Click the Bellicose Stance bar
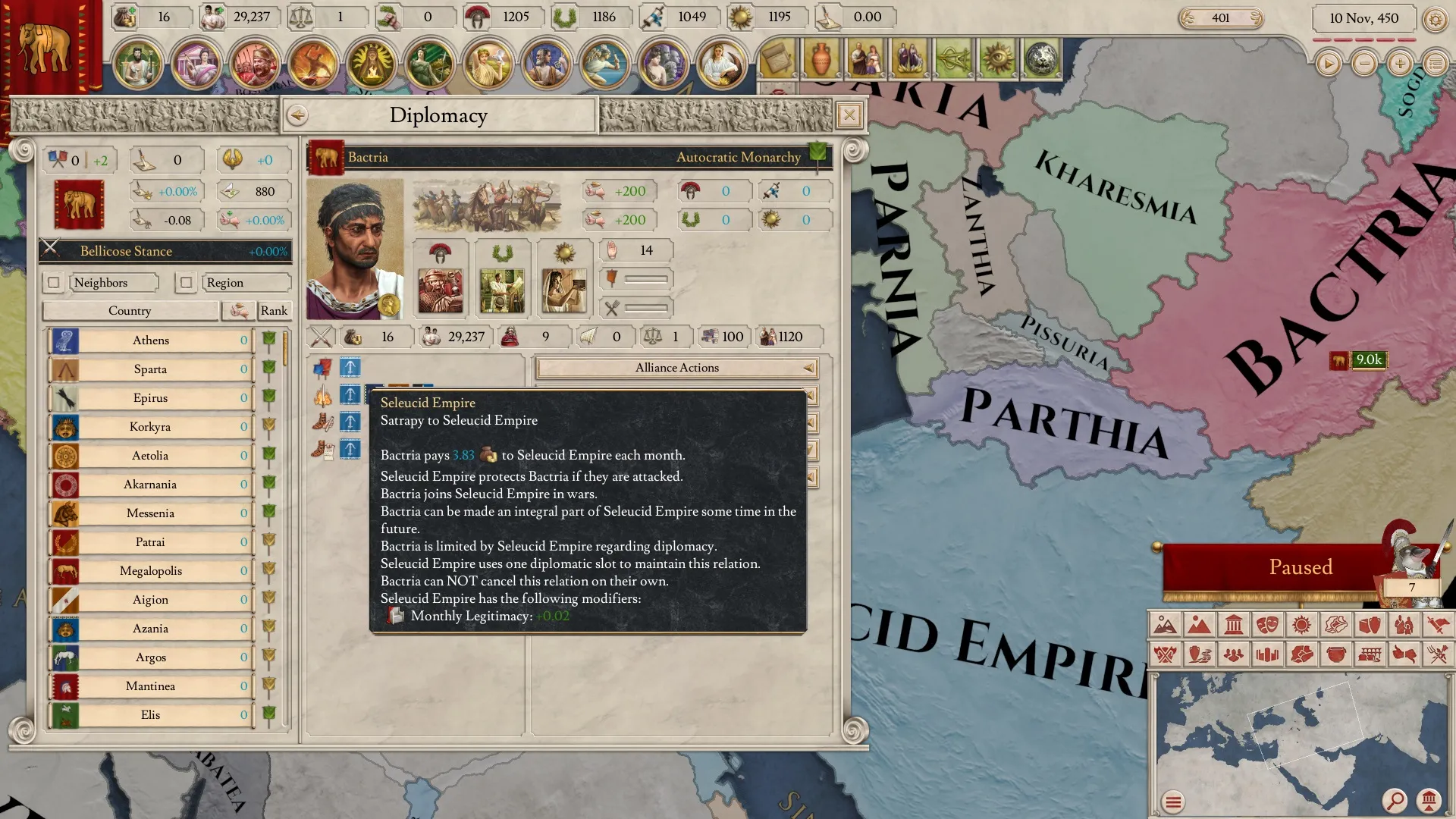Image resolution: width=1456 pixels, height=819 pixels. click(x=165, y=251)
